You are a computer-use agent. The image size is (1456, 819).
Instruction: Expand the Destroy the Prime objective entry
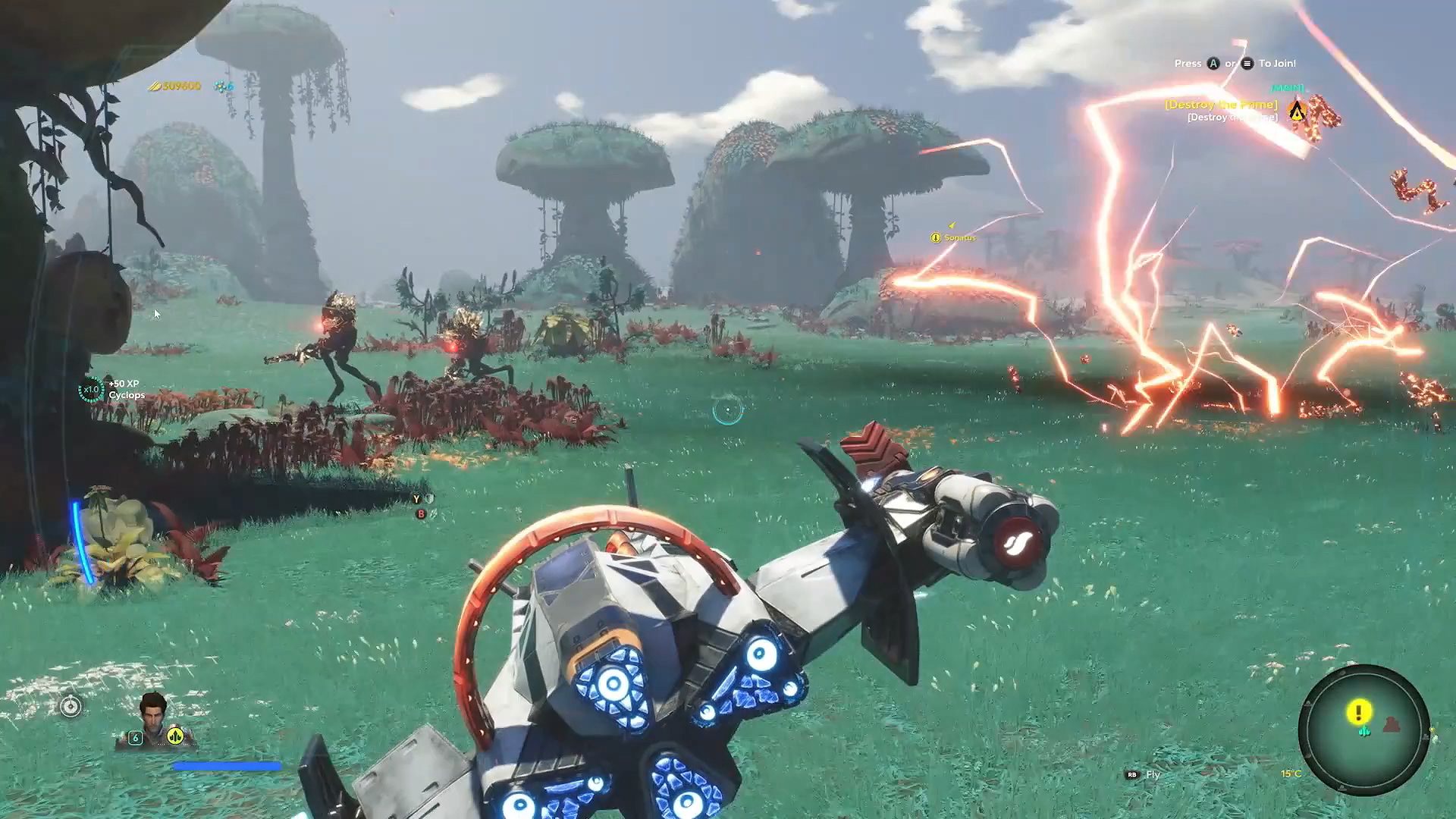coord(1221,105)
